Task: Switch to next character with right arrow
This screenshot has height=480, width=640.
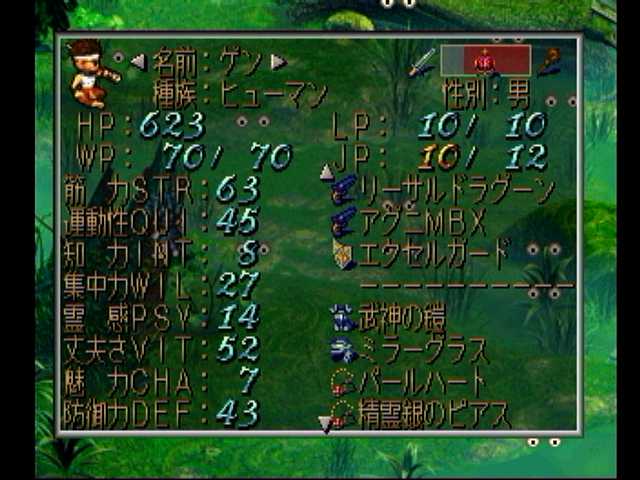Action: click(x=279, y=62)
